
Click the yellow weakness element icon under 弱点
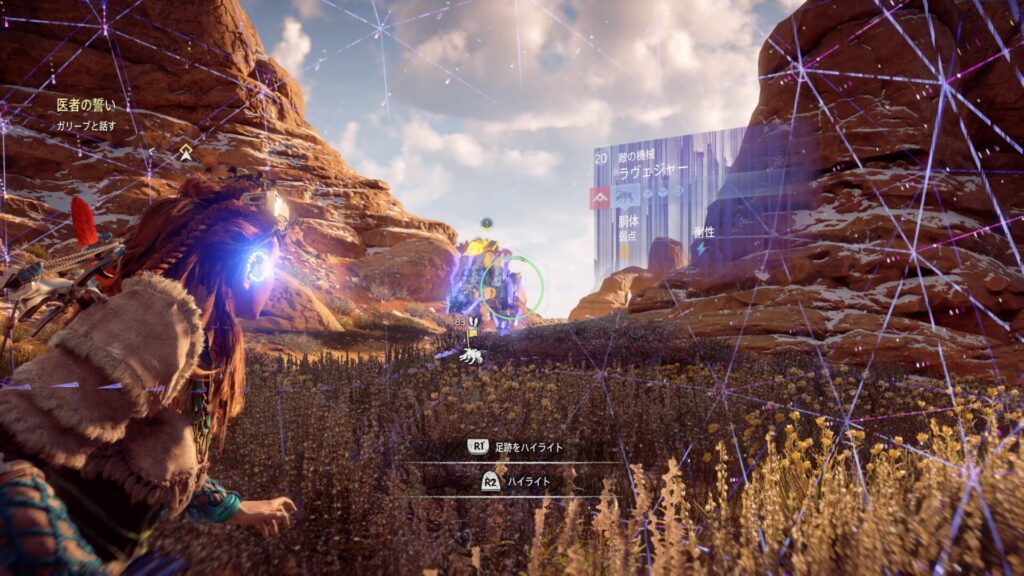[625, 253]
